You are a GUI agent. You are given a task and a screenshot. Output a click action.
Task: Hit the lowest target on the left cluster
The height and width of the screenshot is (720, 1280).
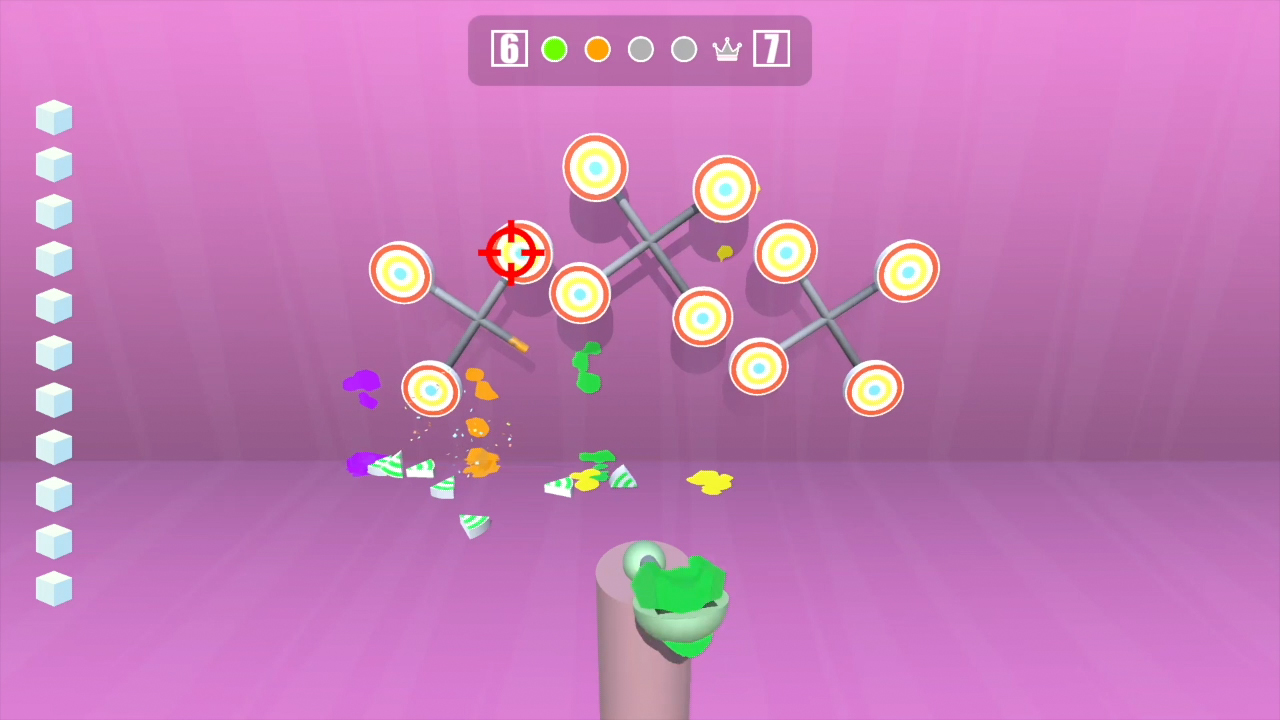pos(432,390)
